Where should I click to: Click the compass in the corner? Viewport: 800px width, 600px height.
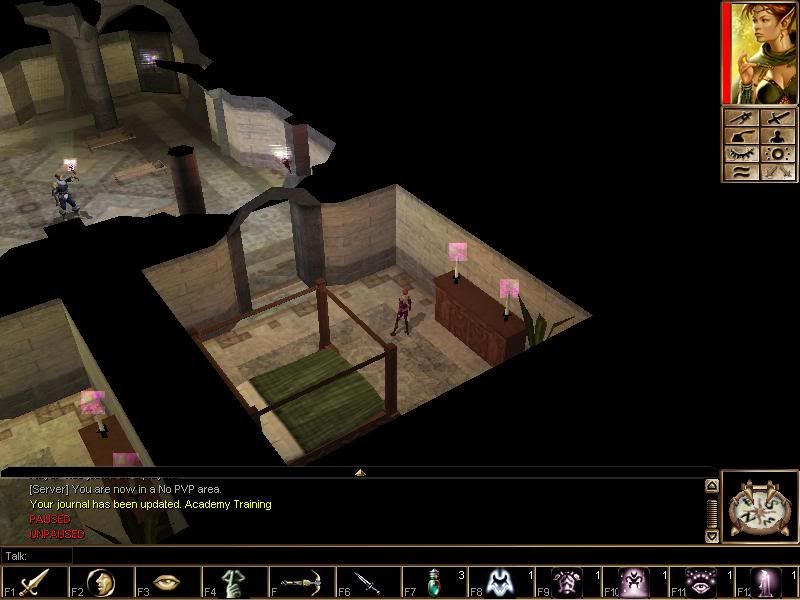759,507
